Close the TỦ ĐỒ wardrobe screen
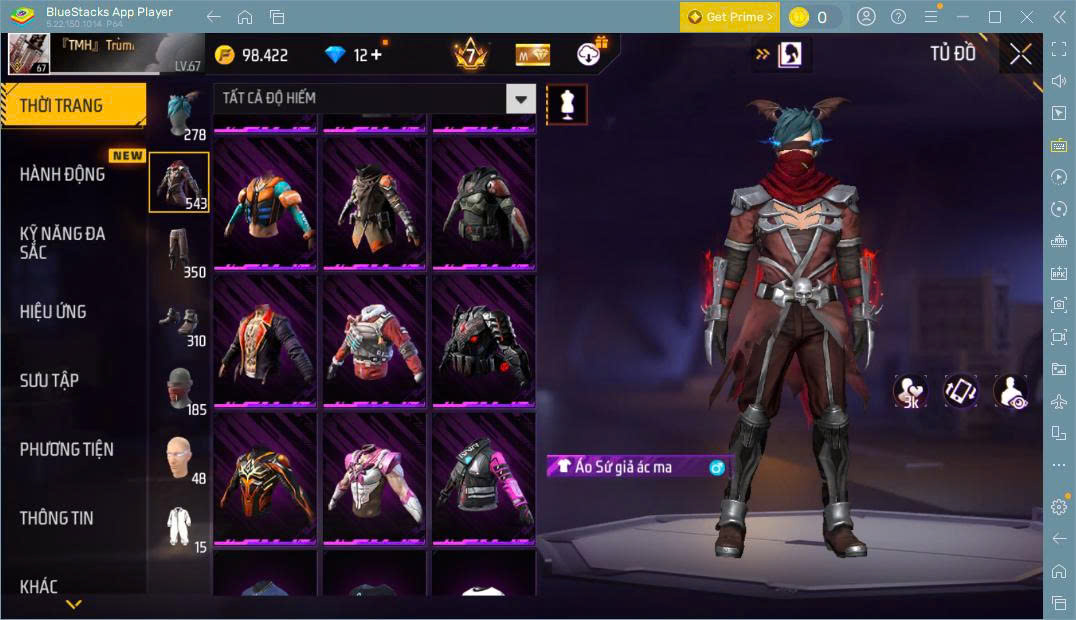 (x=1020, y=54)
